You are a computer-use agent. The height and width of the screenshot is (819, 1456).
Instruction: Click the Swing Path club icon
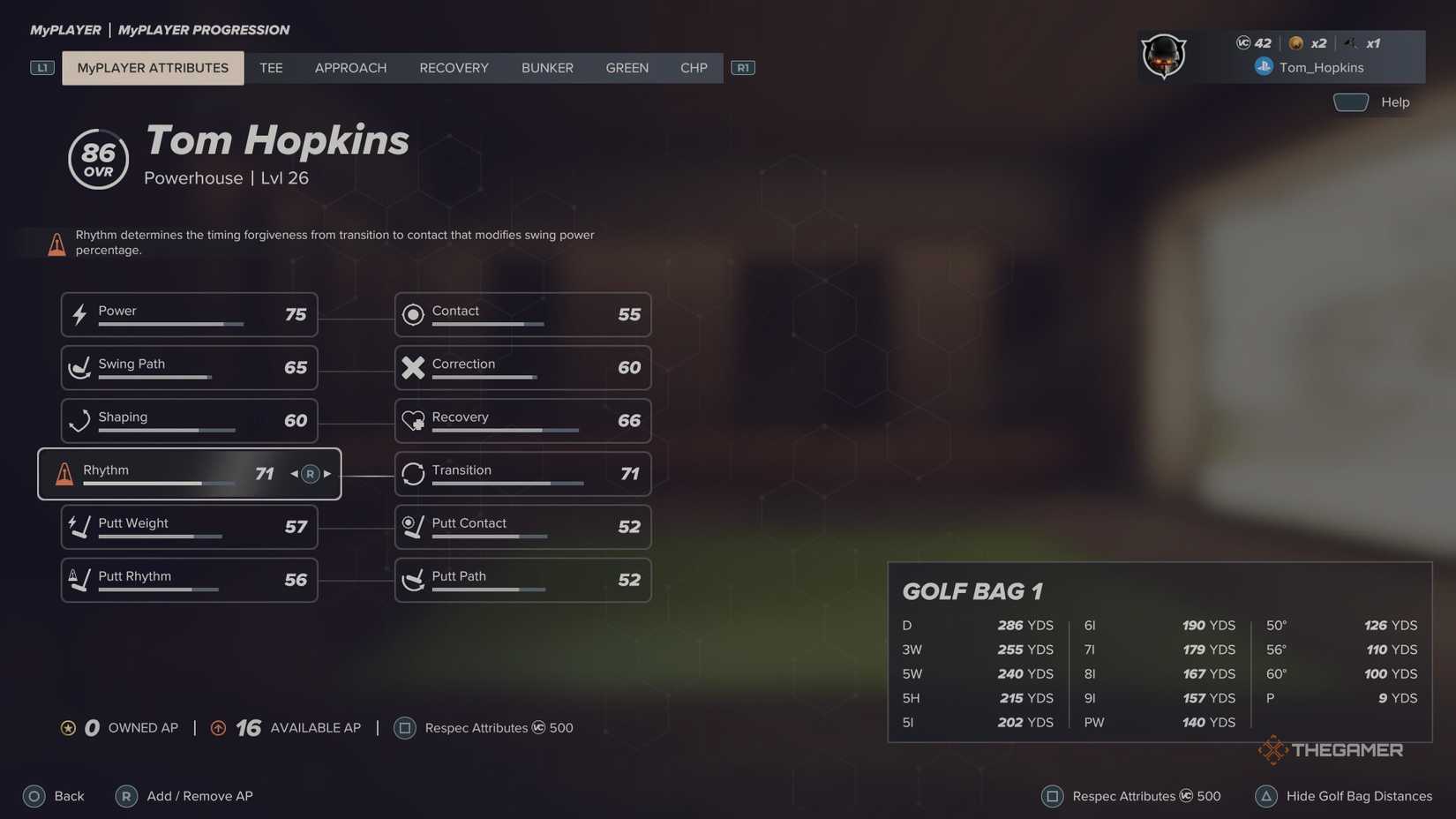79,367
